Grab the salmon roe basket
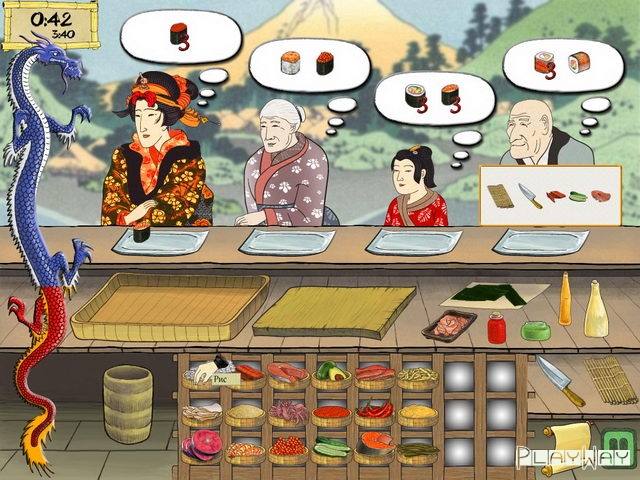Screen dimensions: 640x480 [x=288, y=448]
